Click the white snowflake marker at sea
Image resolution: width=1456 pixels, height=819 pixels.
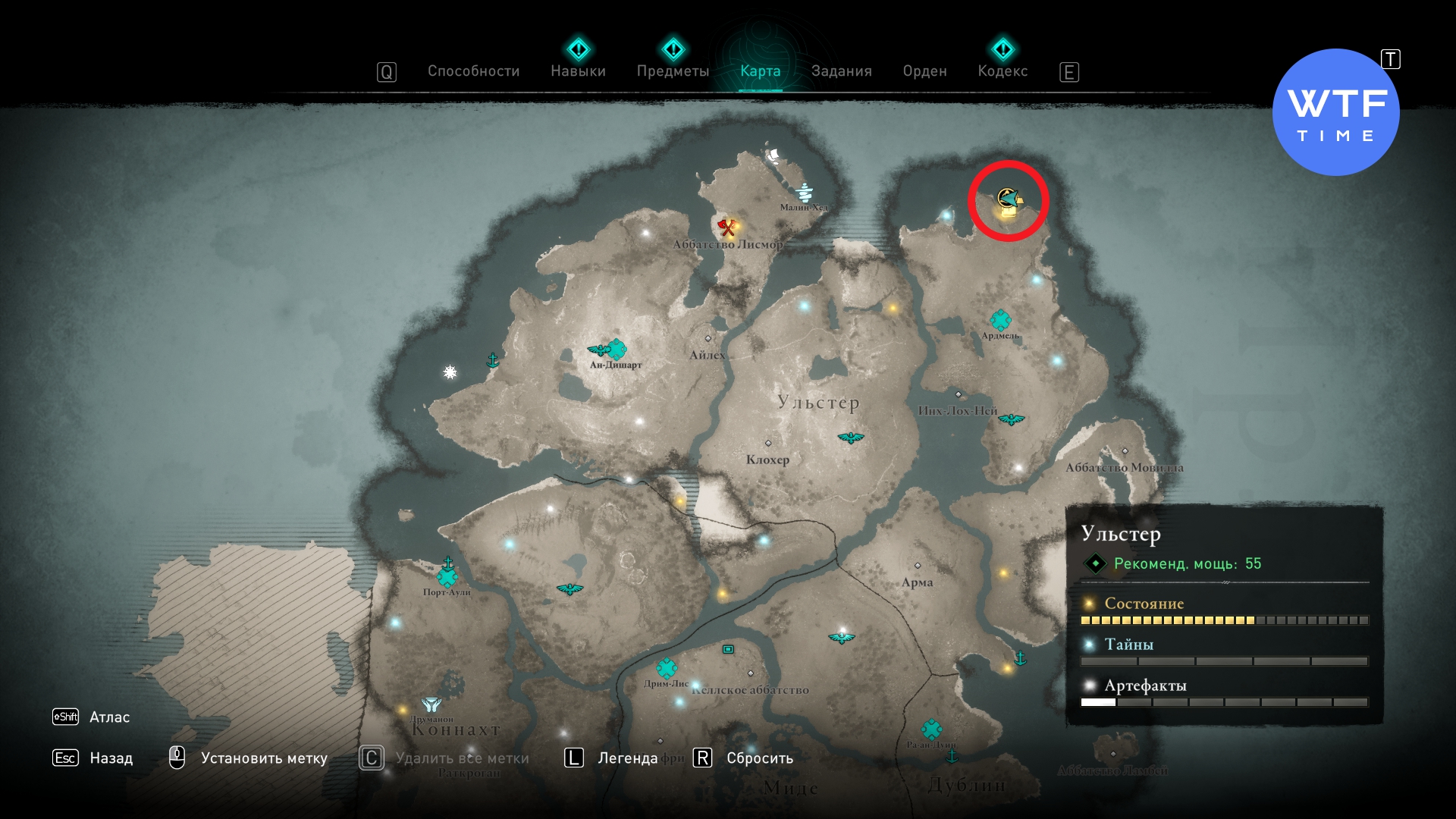point(450,372)
